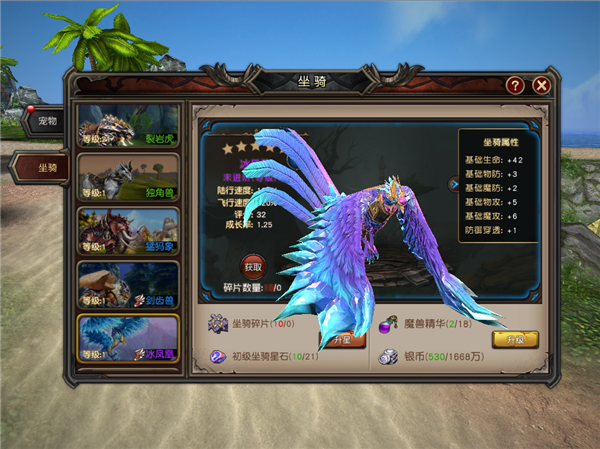Pick the 猛犸象 mount from the list
This screenshot has height=449, width=600.
point(129,231)
